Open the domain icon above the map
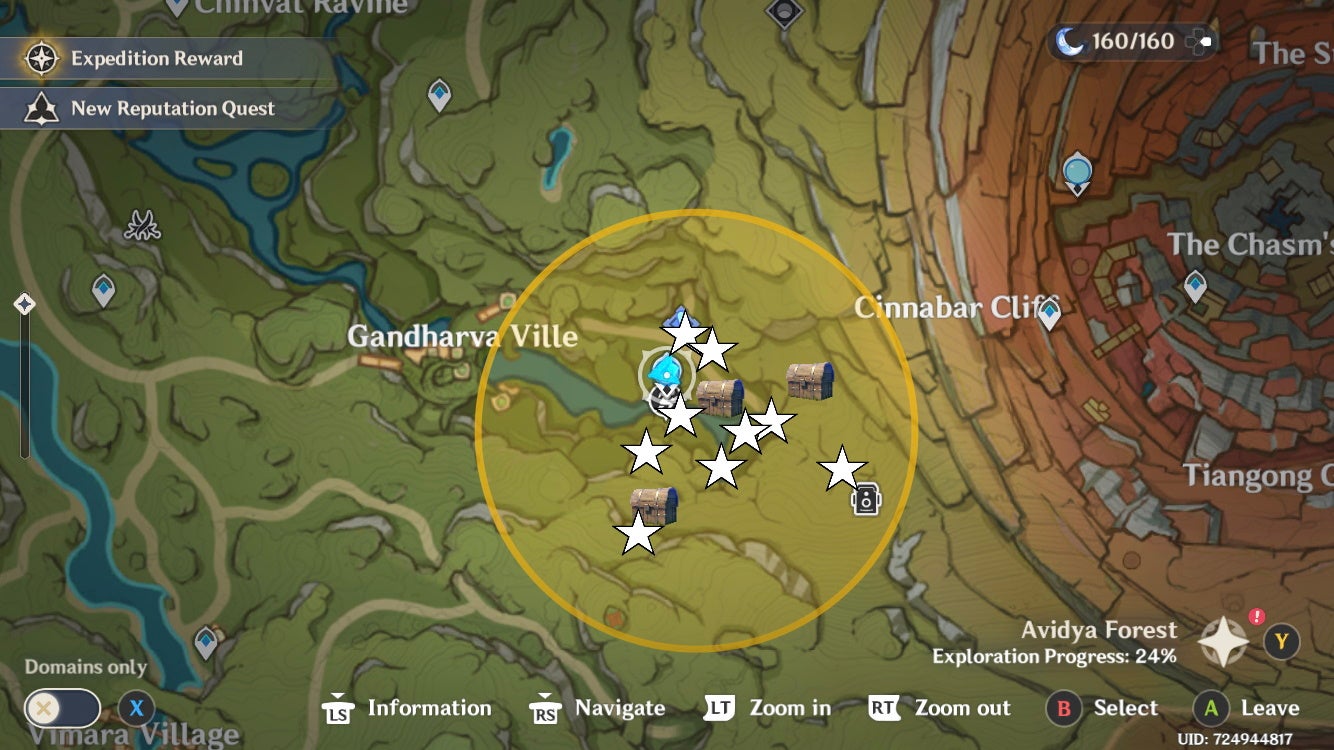The height and width of the screenshot is (750, 1334). [786, 12]
